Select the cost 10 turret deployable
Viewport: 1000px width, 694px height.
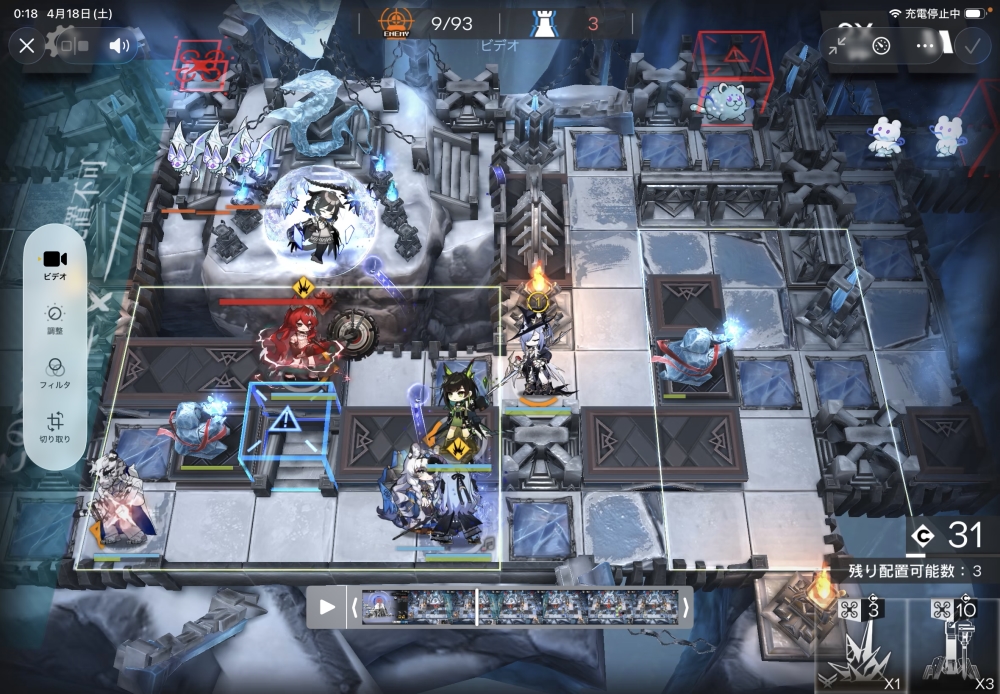[x=953, y=645]
